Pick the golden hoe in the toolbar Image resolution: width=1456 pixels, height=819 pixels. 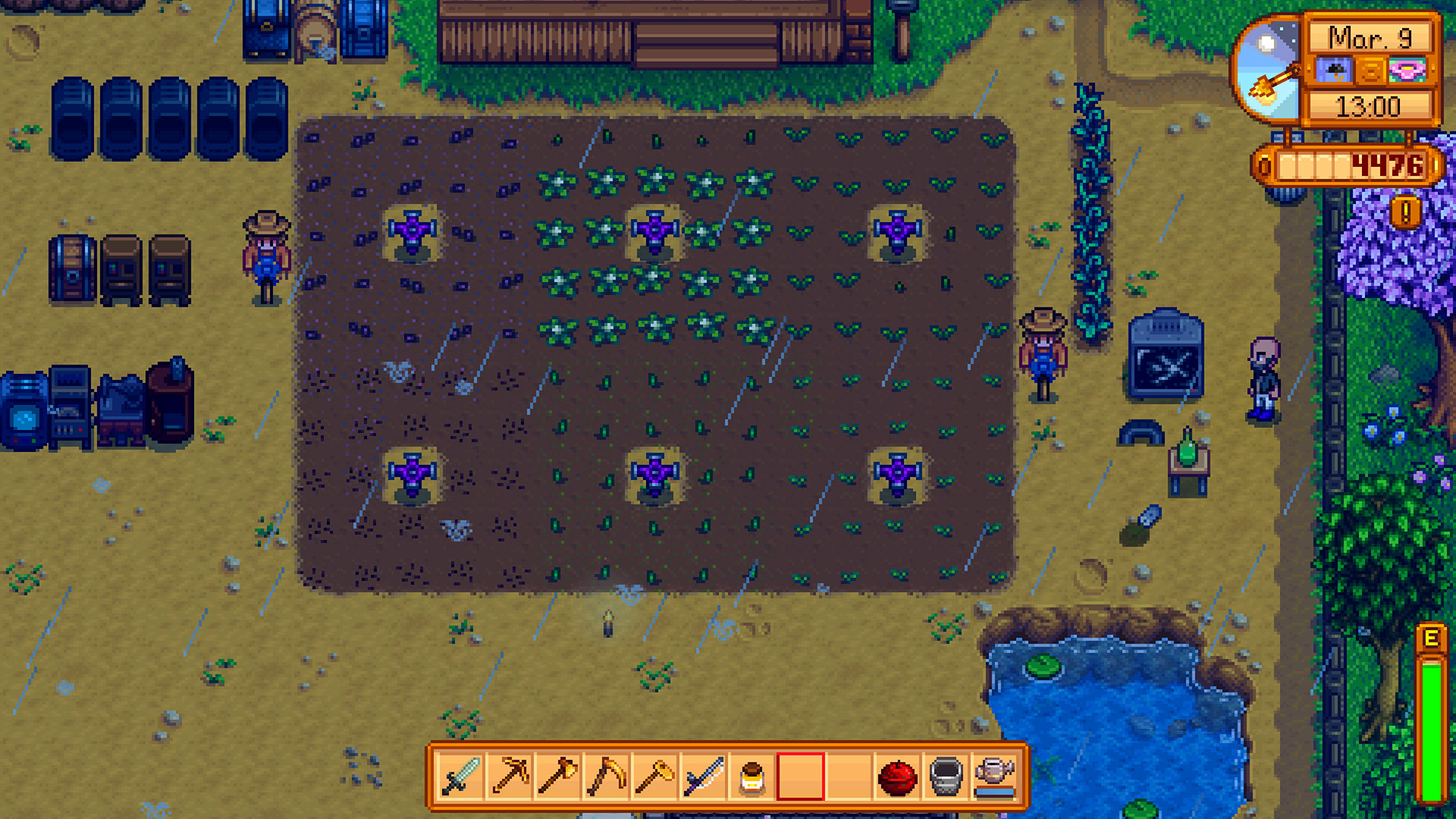pyautogui.click(x=654, y=777)
